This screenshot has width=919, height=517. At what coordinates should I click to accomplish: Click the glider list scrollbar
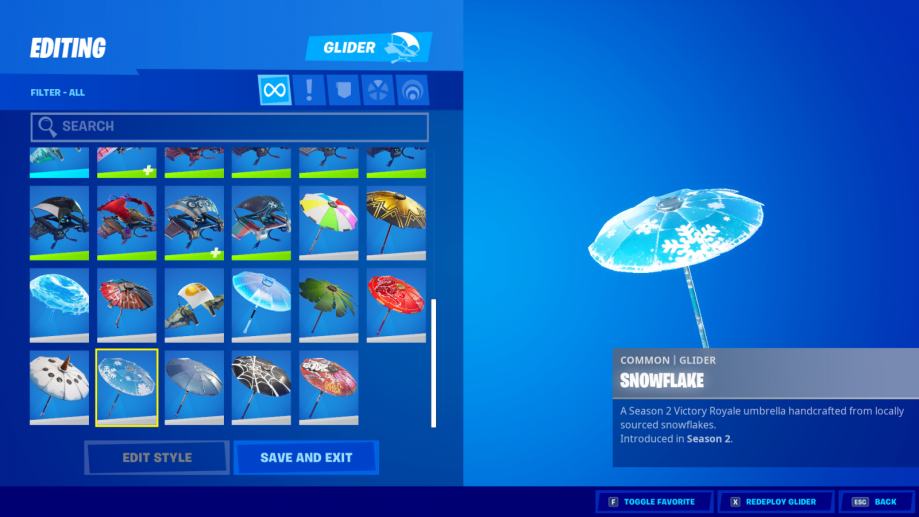pos(433,361)
